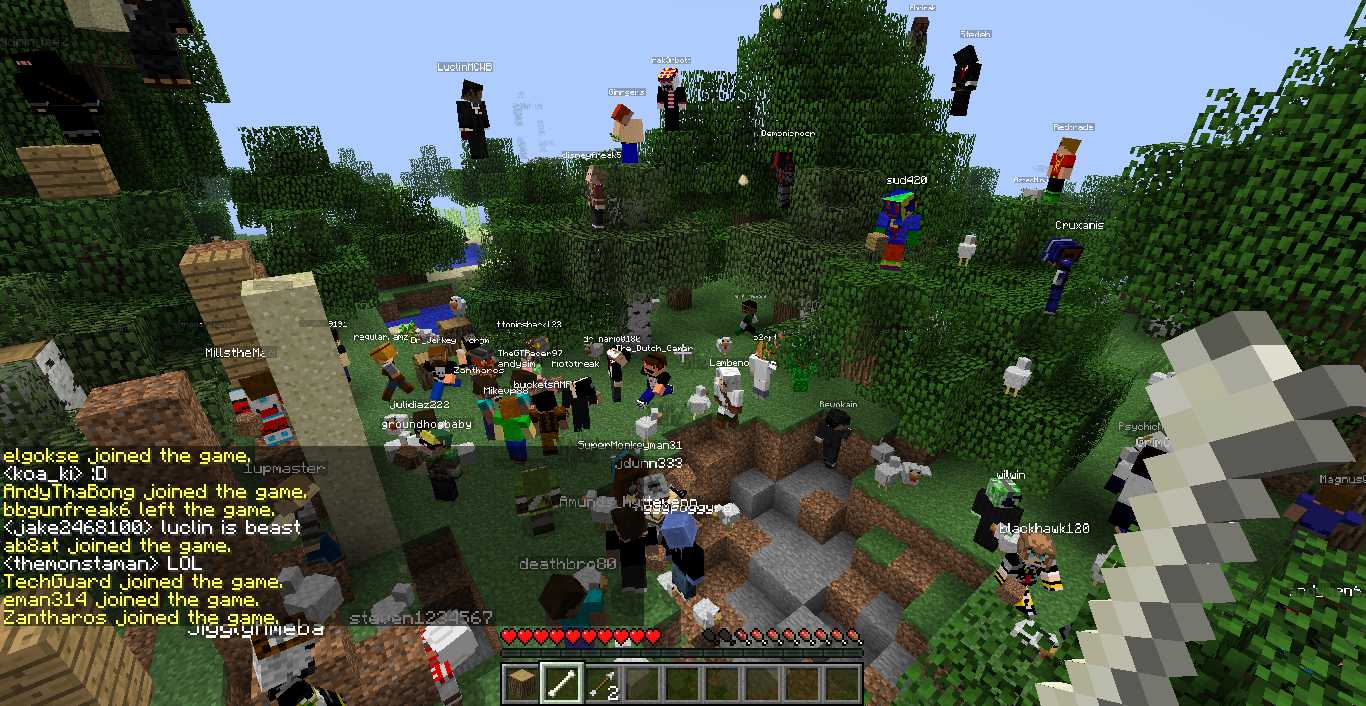
Task: Select the bone hotbar slot
Action: (x=561, y=683)
